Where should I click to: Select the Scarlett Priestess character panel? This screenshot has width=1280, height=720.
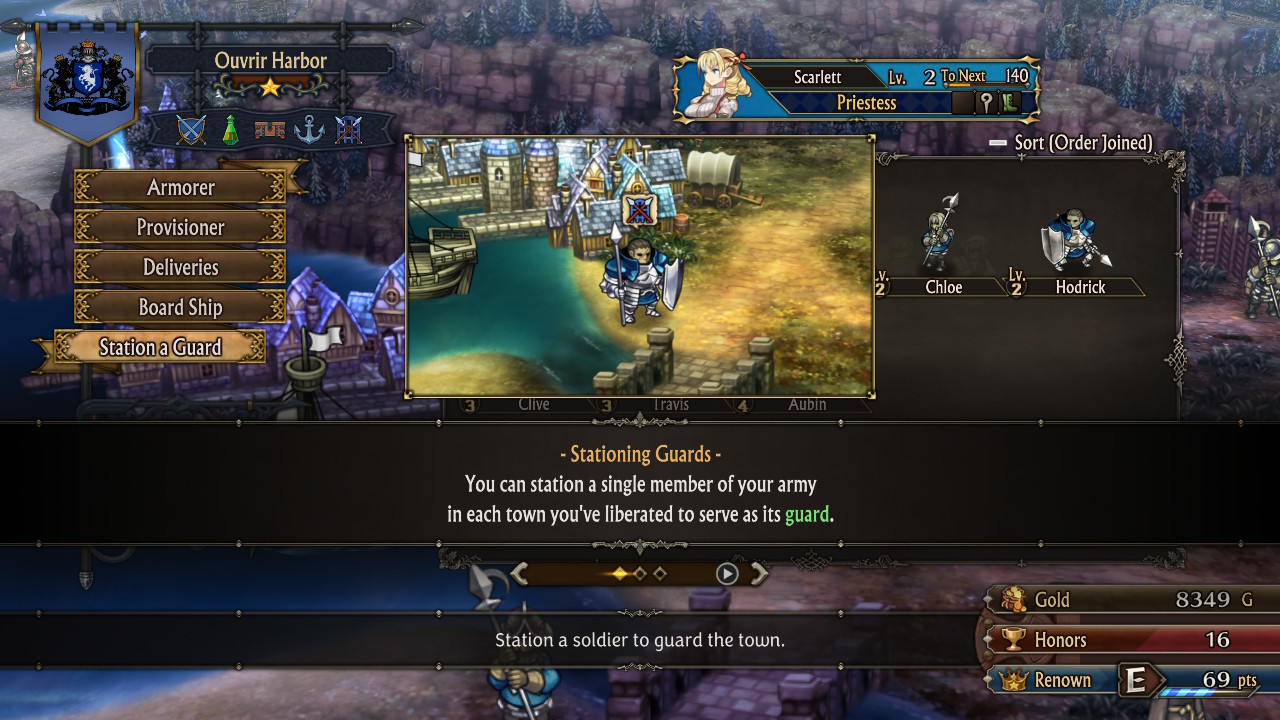(856, 89)
